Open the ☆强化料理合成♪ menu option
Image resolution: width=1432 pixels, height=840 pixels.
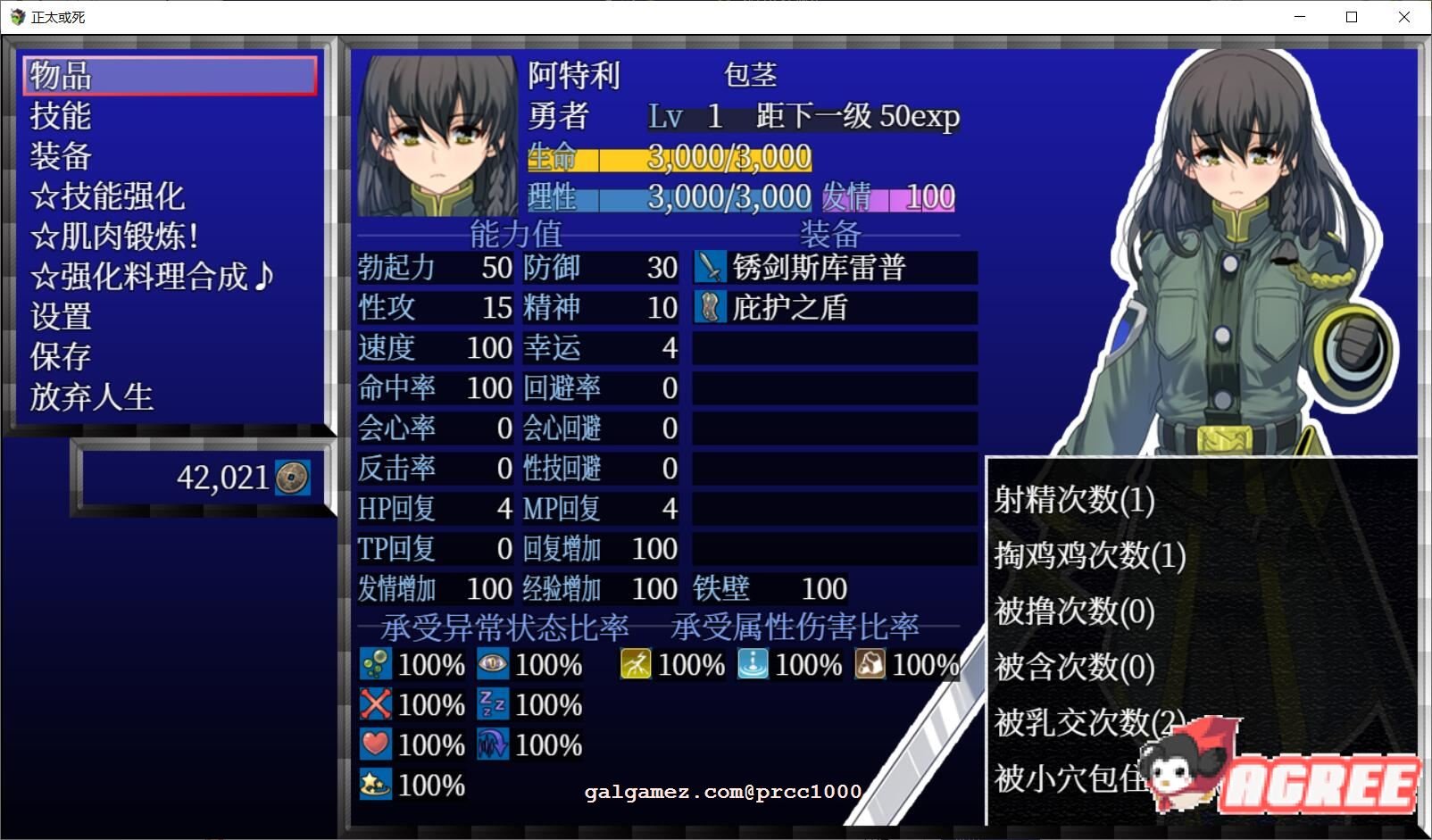coord(152,277)
